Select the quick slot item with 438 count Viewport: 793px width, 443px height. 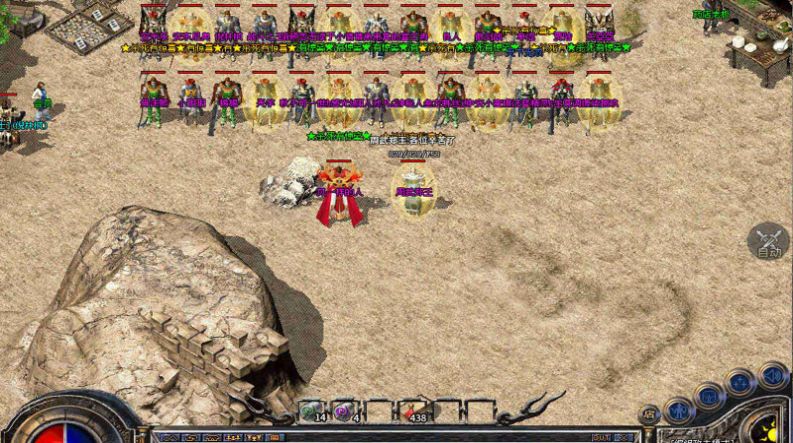[412, 411]
